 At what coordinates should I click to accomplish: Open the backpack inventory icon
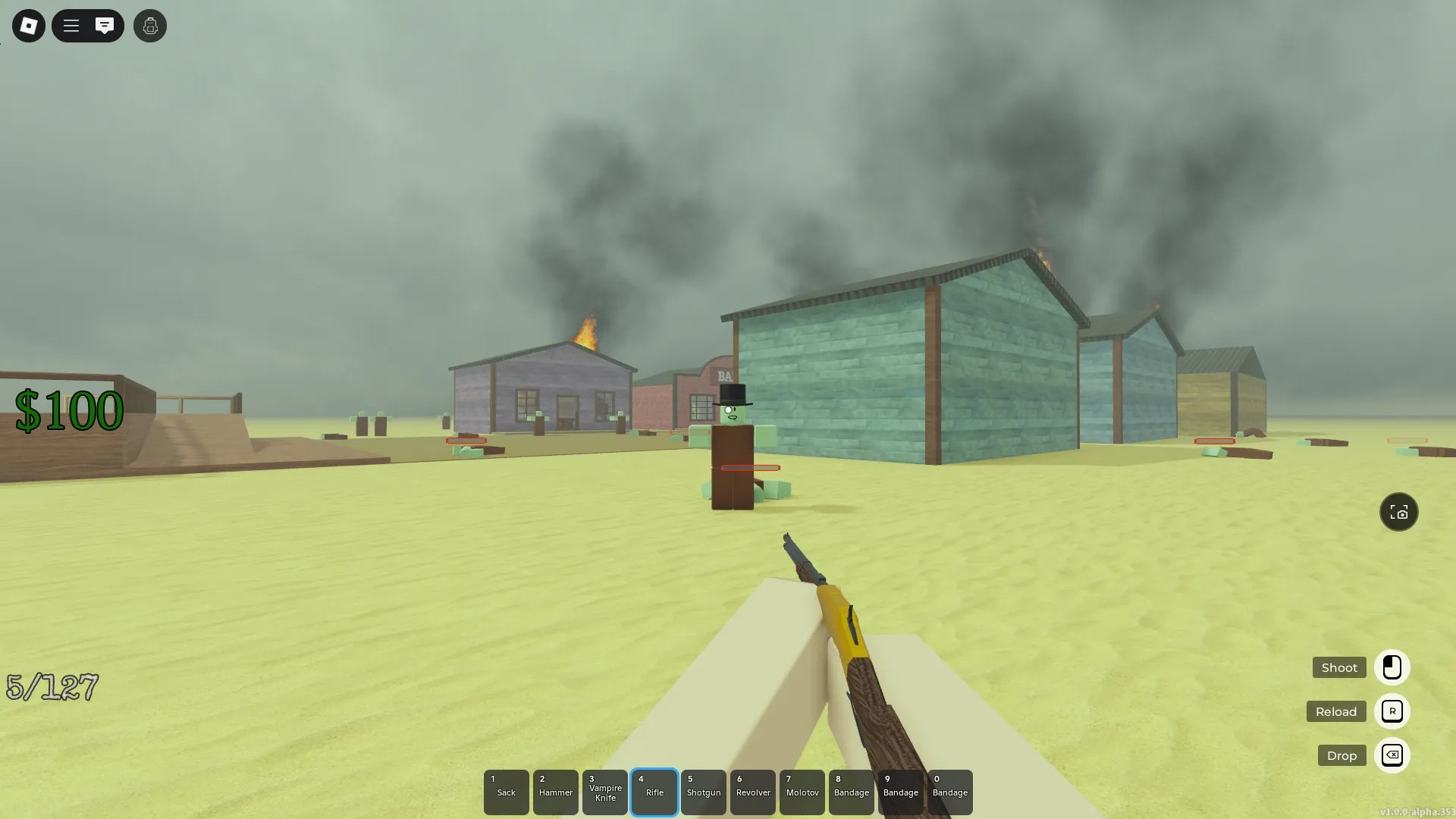[149, 26]
